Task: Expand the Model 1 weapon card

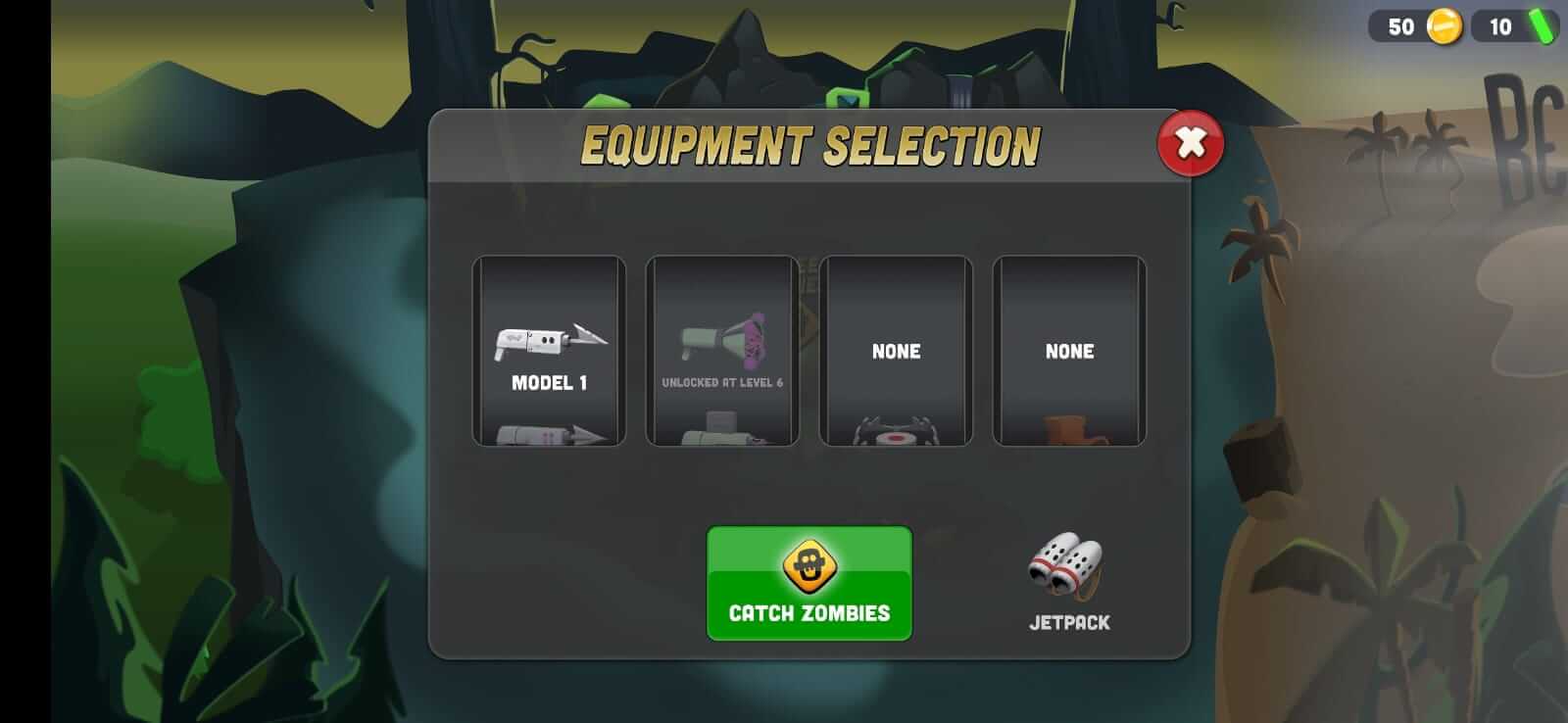Action: click(x=549, y=353)
